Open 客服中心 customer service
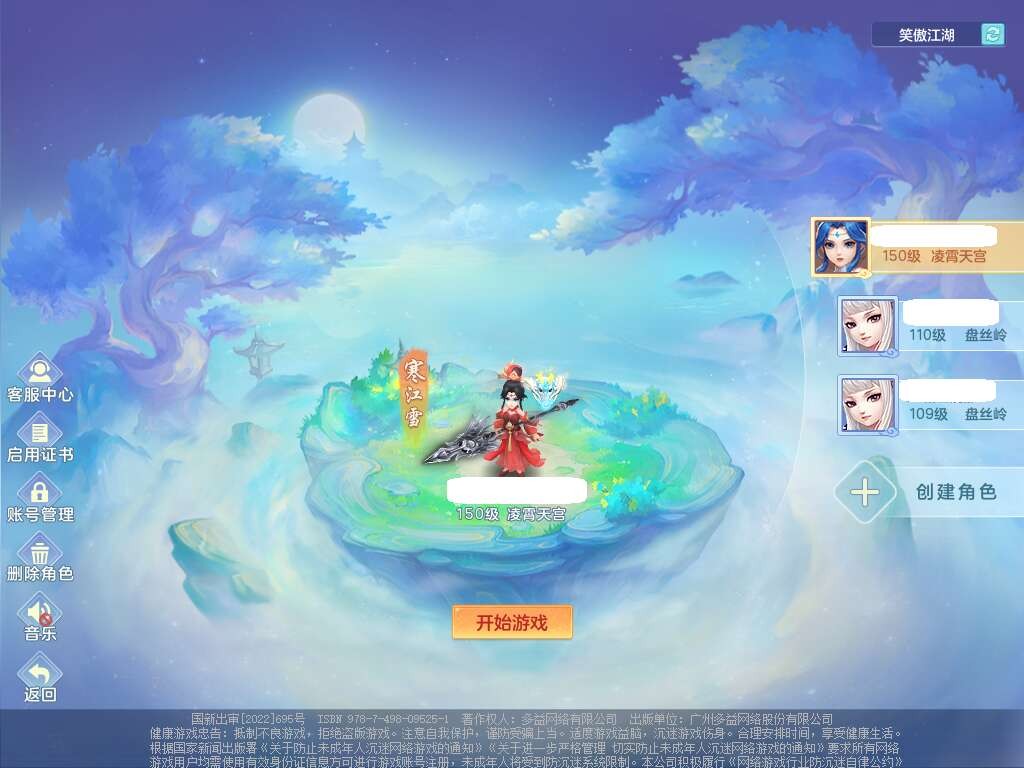 40,373
